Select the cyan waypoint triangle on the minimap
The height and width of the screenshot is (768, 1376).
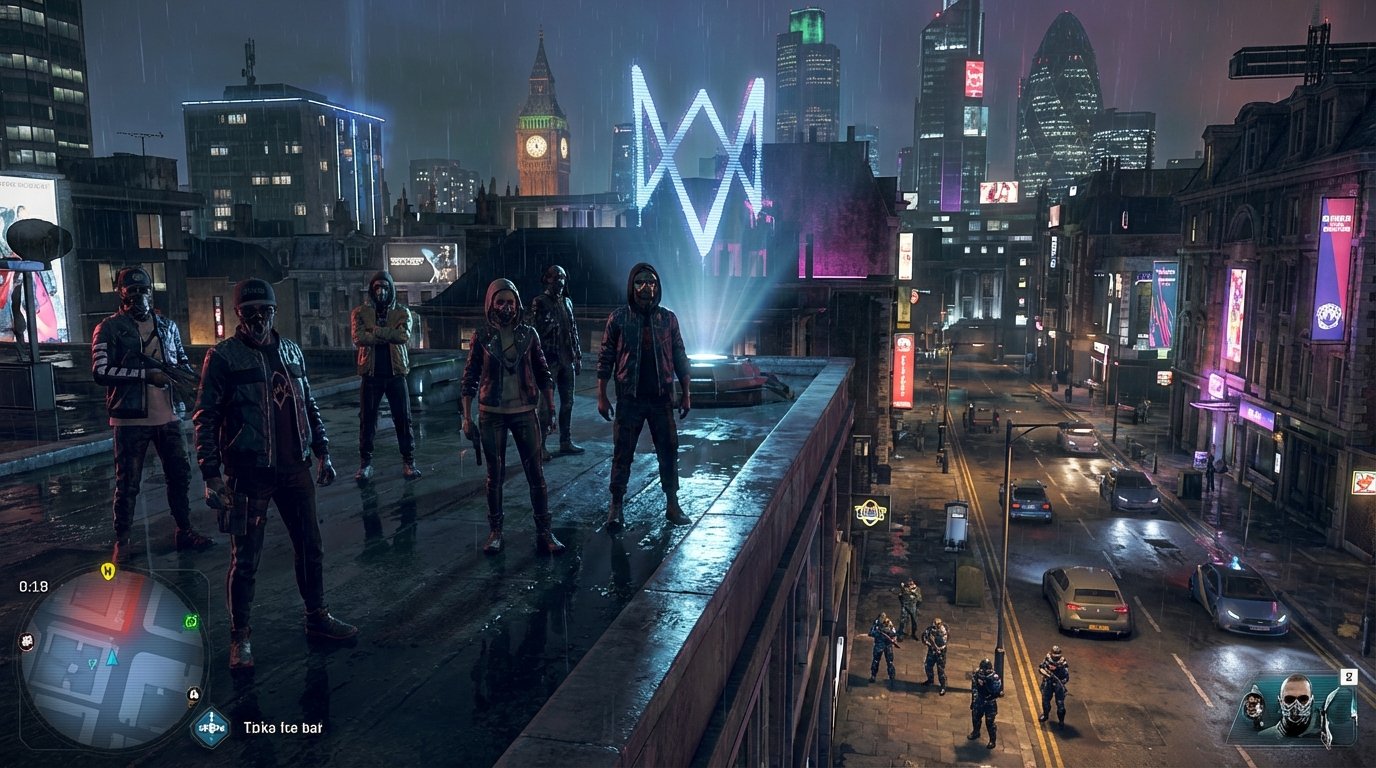tap(92, 663)
